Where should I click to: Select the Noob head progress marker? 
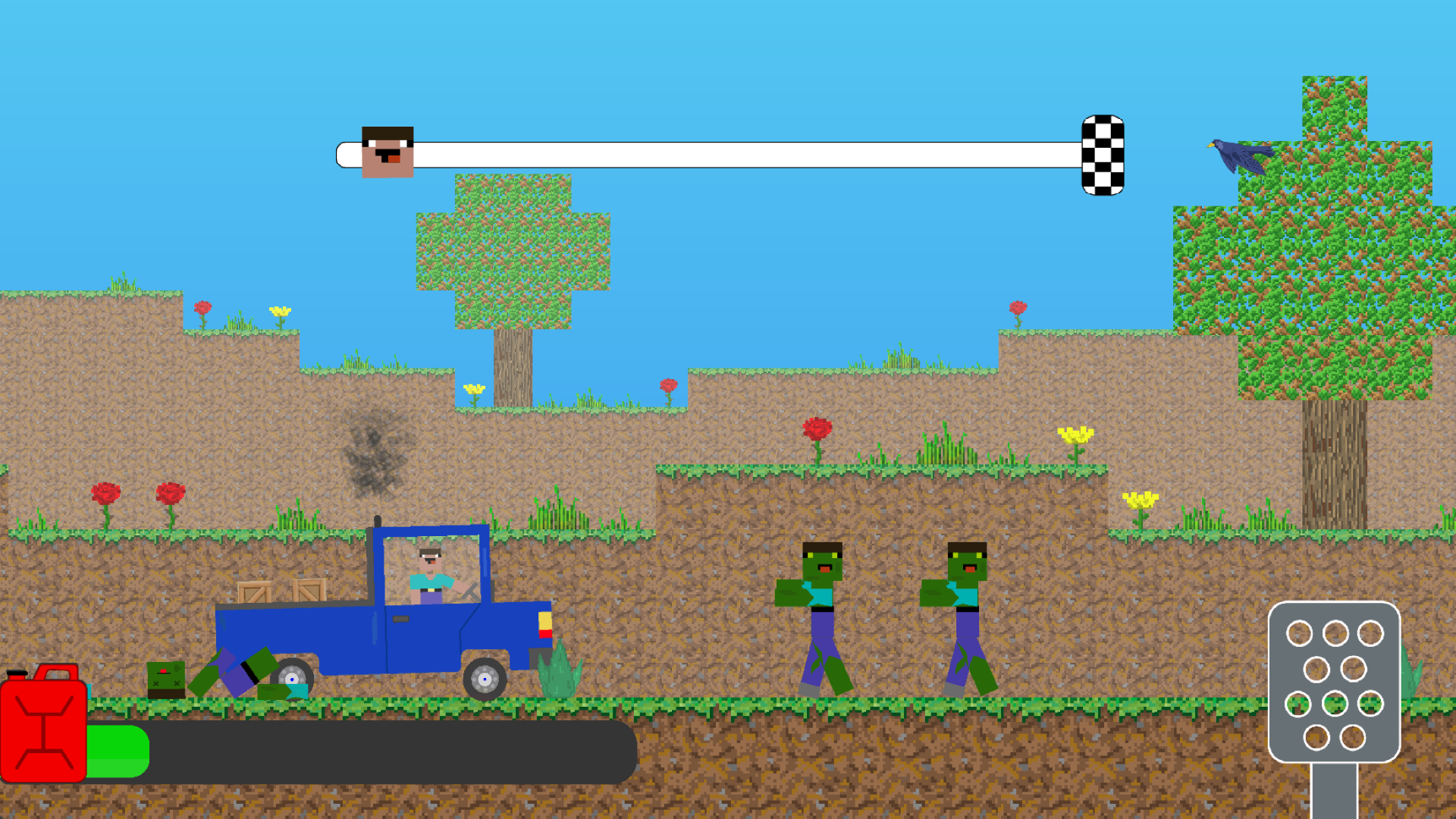387,151
